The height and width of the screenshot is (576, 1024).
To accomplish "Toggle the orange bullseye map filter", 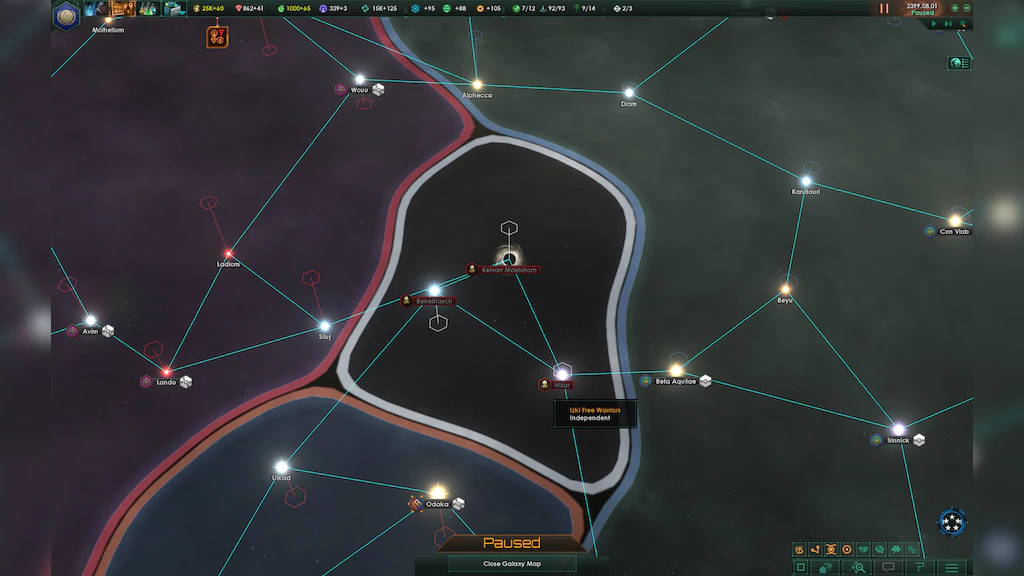I will click(847, 549).
